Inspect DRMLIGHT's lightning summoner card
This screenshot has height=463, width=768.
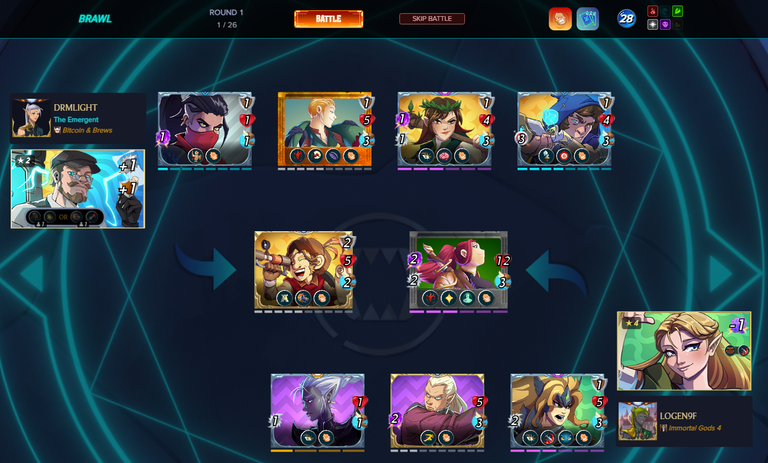pos(78,188)
